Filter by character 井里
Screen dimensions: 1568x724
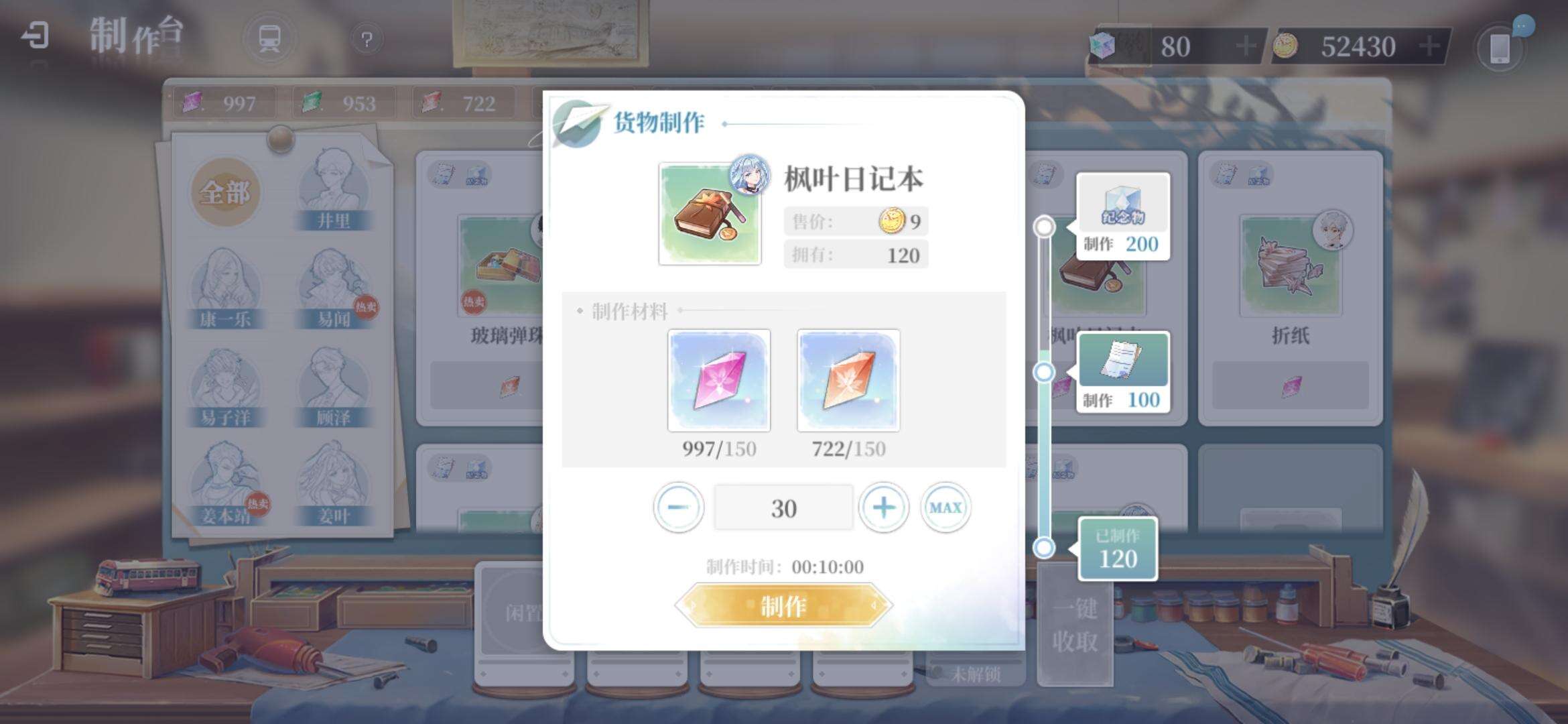(333, 191)
